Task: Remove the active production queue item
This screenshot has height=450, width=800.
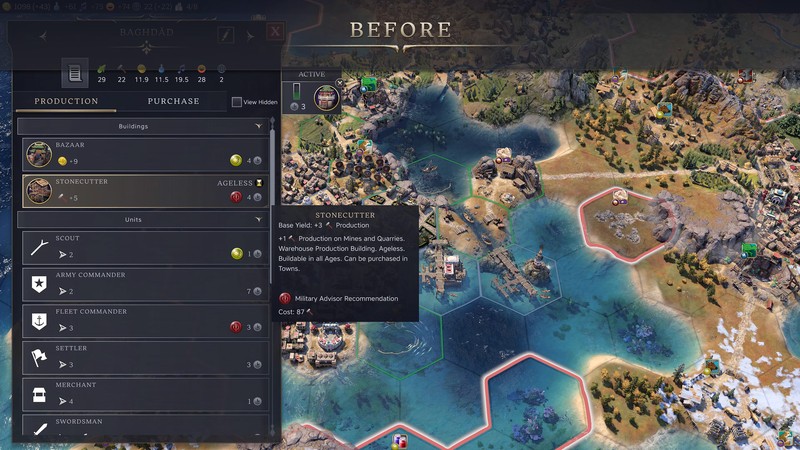Action: coord(340,84)
